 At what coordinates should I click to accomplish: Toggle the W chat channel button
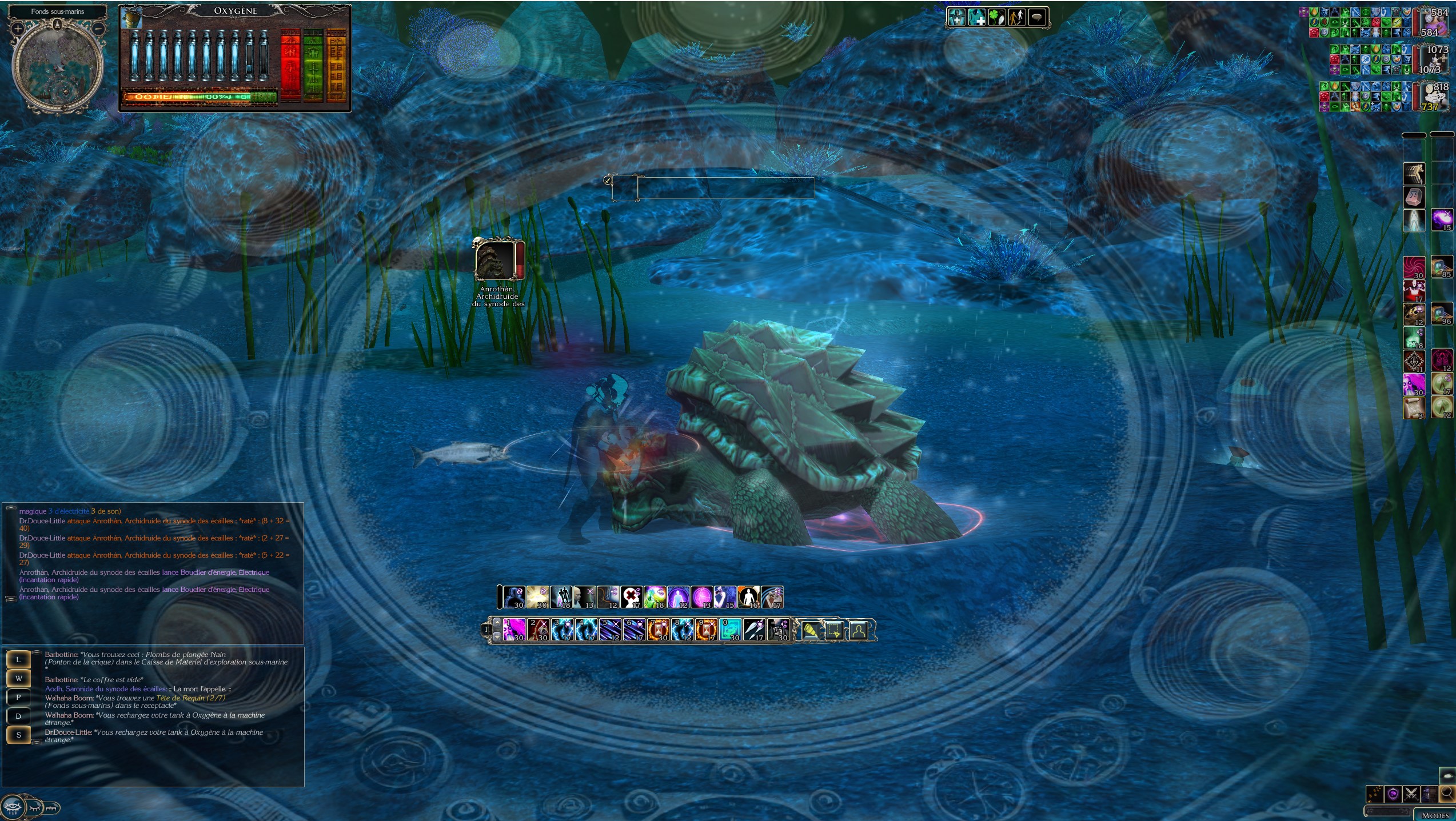pos(18,678)
